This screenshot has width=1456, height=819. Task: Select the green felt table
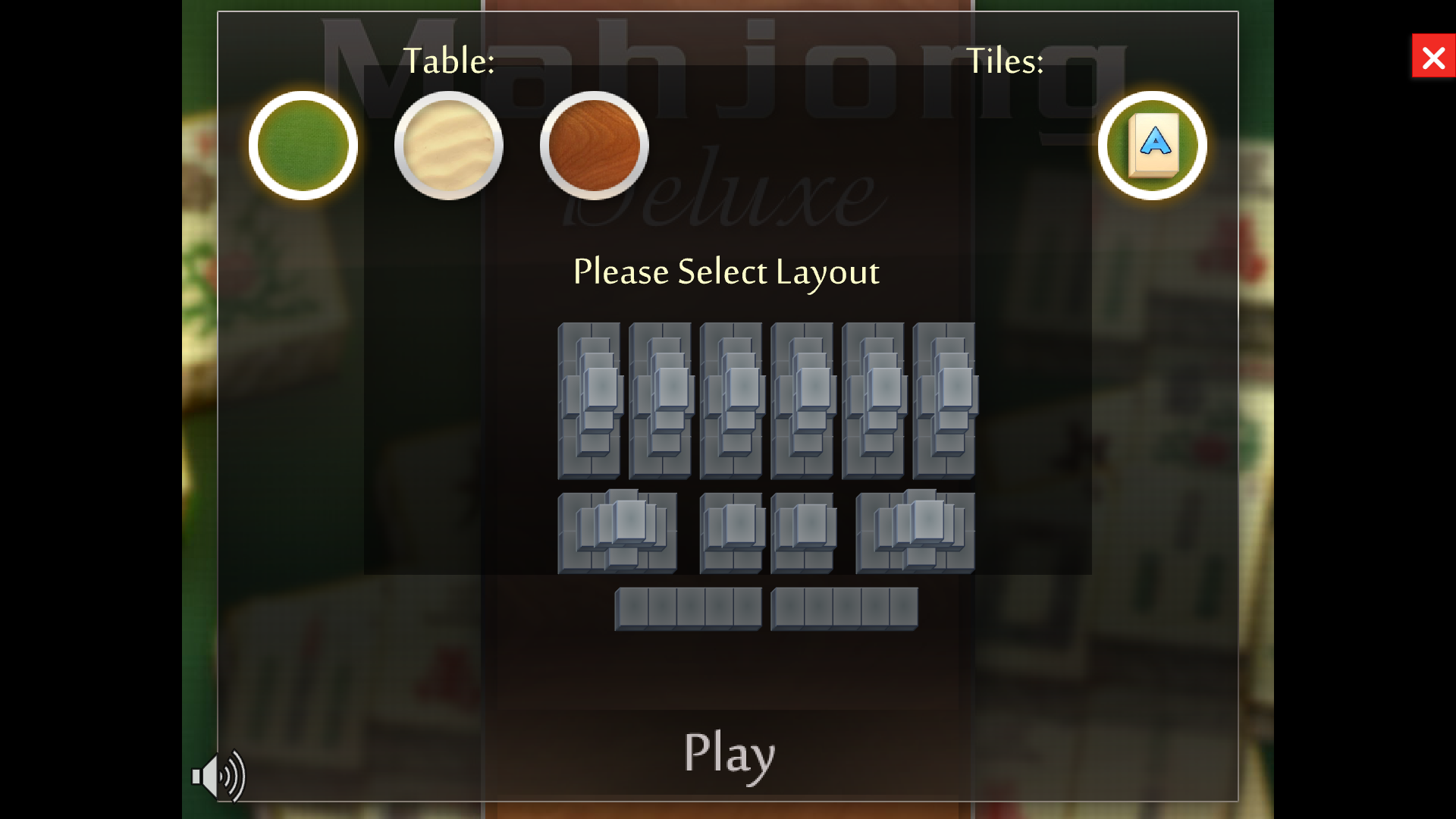pos(303,145)
